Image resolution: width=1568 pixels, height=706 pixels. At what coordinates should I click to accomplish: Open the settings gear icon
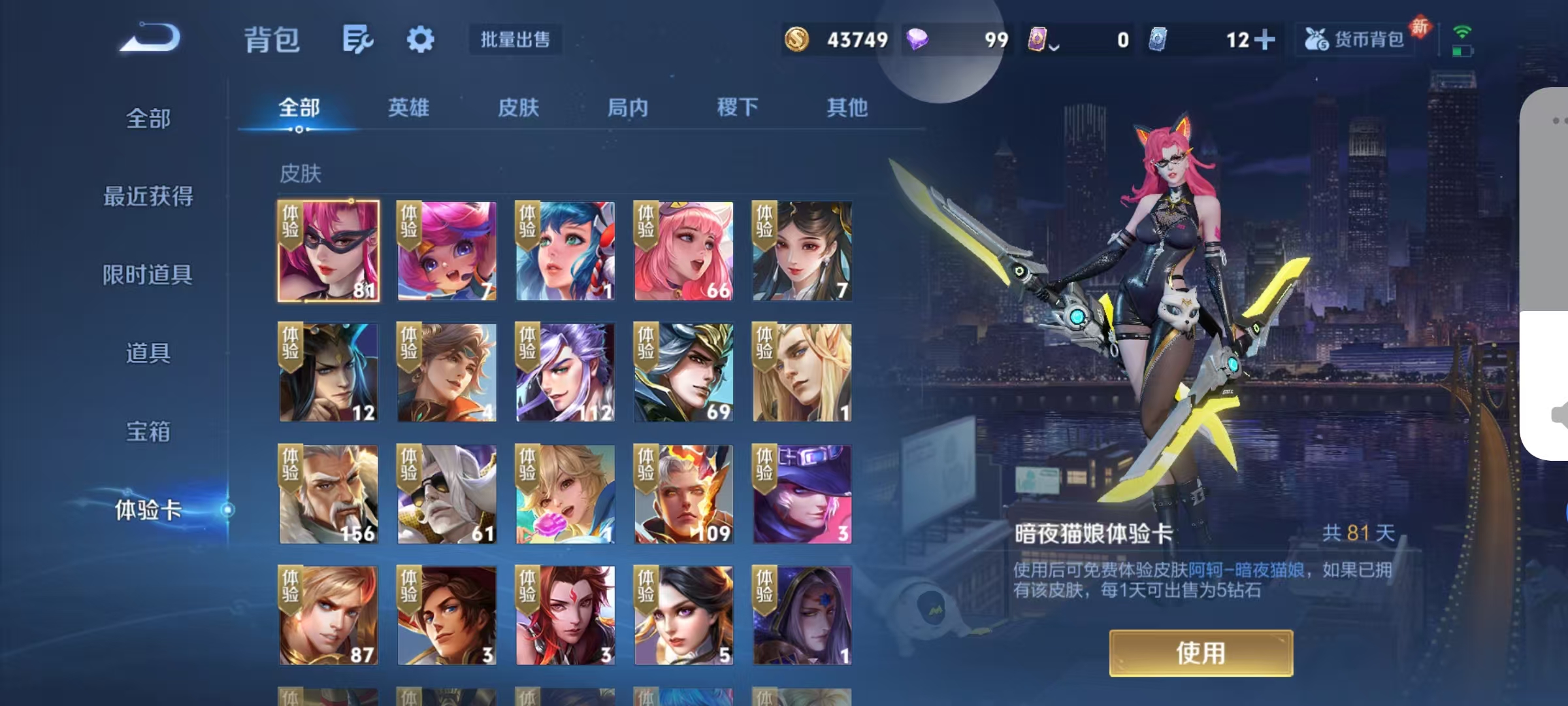click(420, 39)
